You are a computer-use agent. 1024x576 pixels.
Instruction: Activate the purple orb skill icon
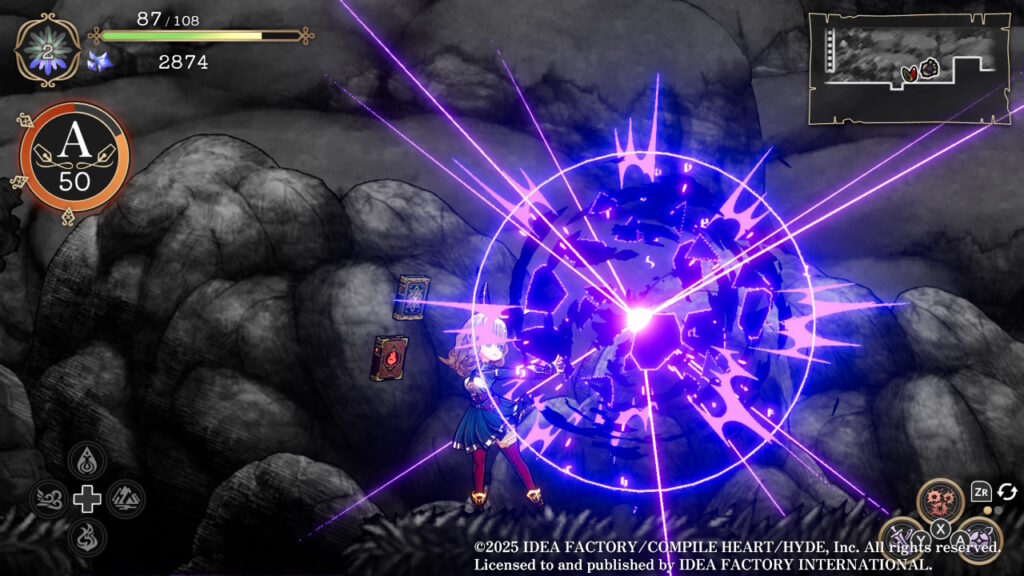pos(979,539)
